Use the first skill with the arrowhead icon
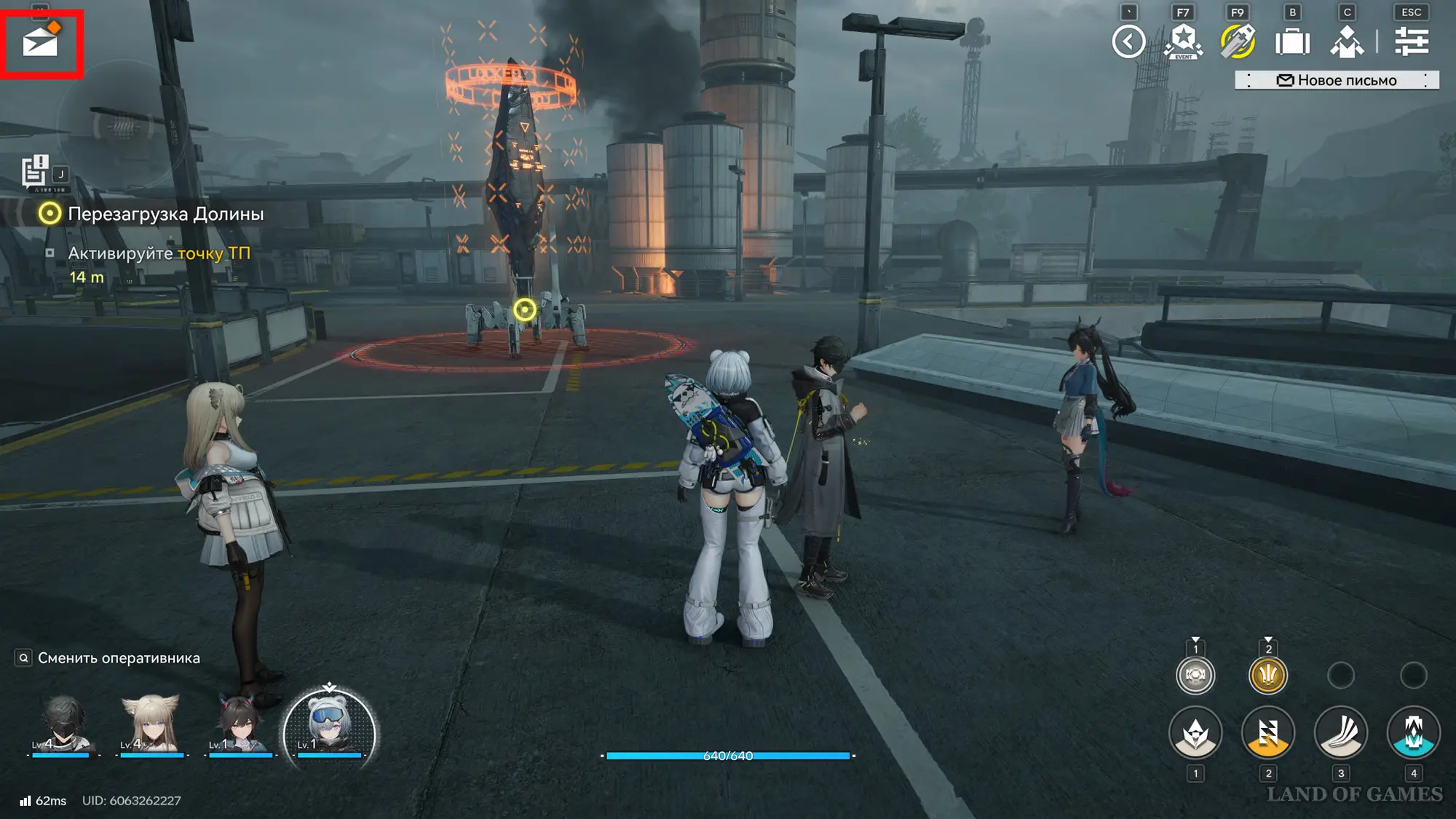The image size is (1456, 819). [x=1195, y=733]
